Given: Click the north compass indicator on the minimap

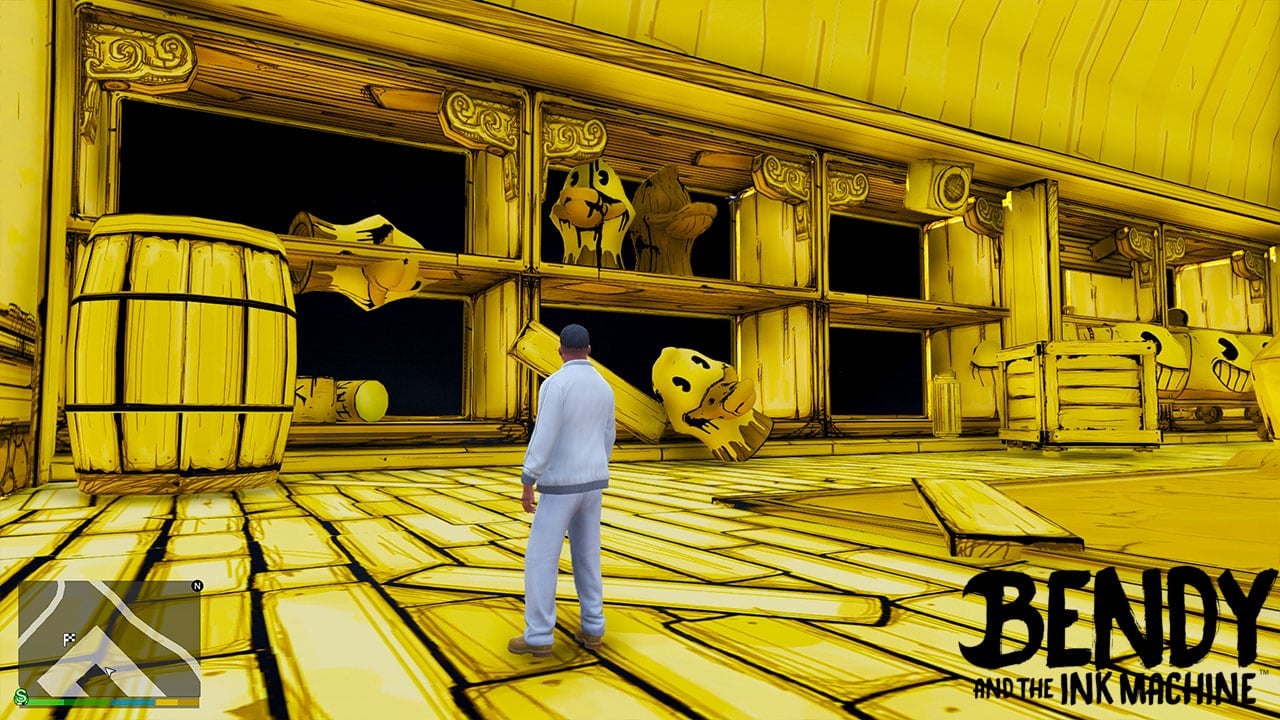Looking at the screenshot, I should tap(197, 586).
